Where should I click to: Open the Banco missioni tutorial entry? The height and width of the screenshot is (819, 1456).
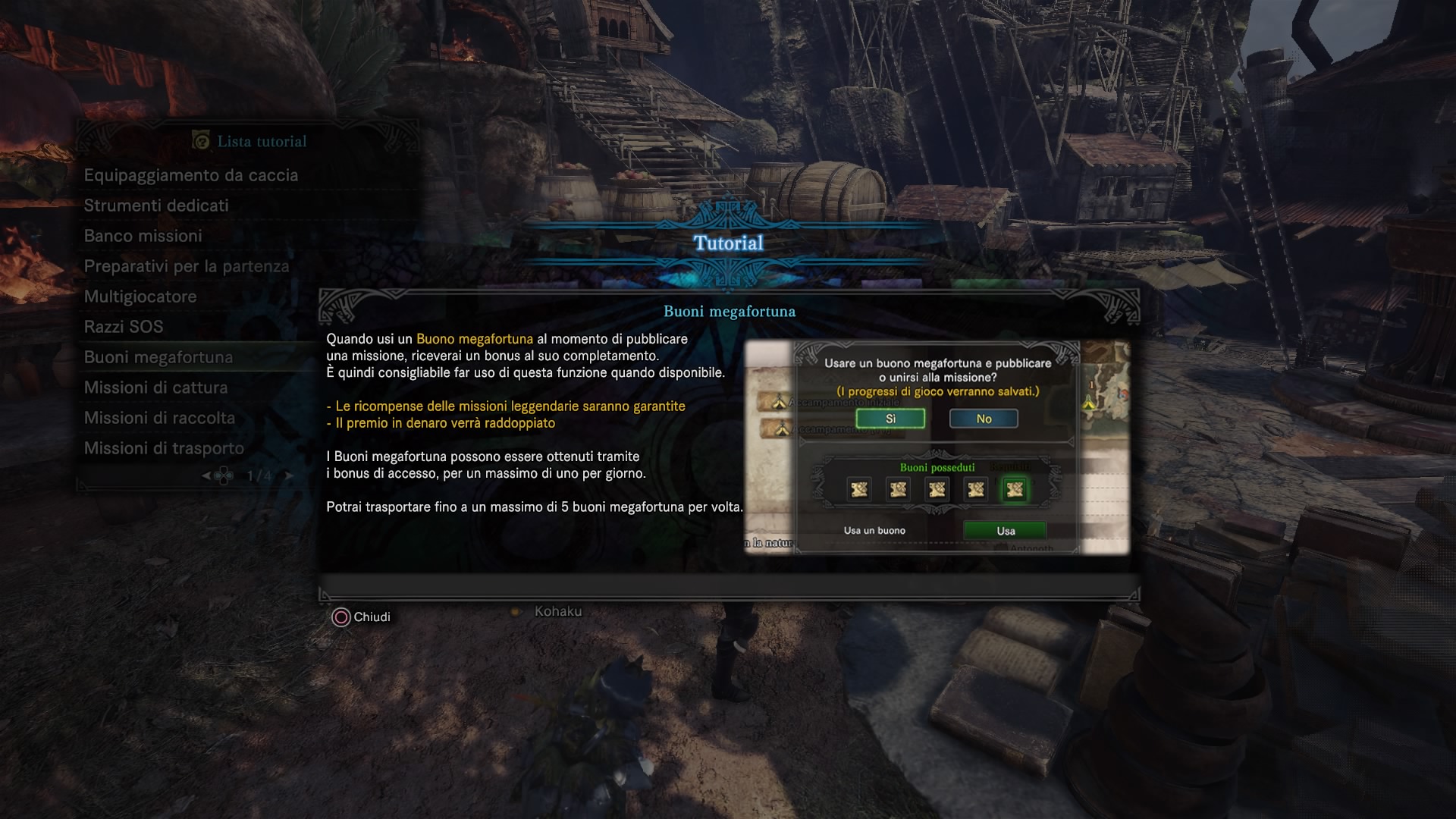pyautogui.click(x=143, y=236)
